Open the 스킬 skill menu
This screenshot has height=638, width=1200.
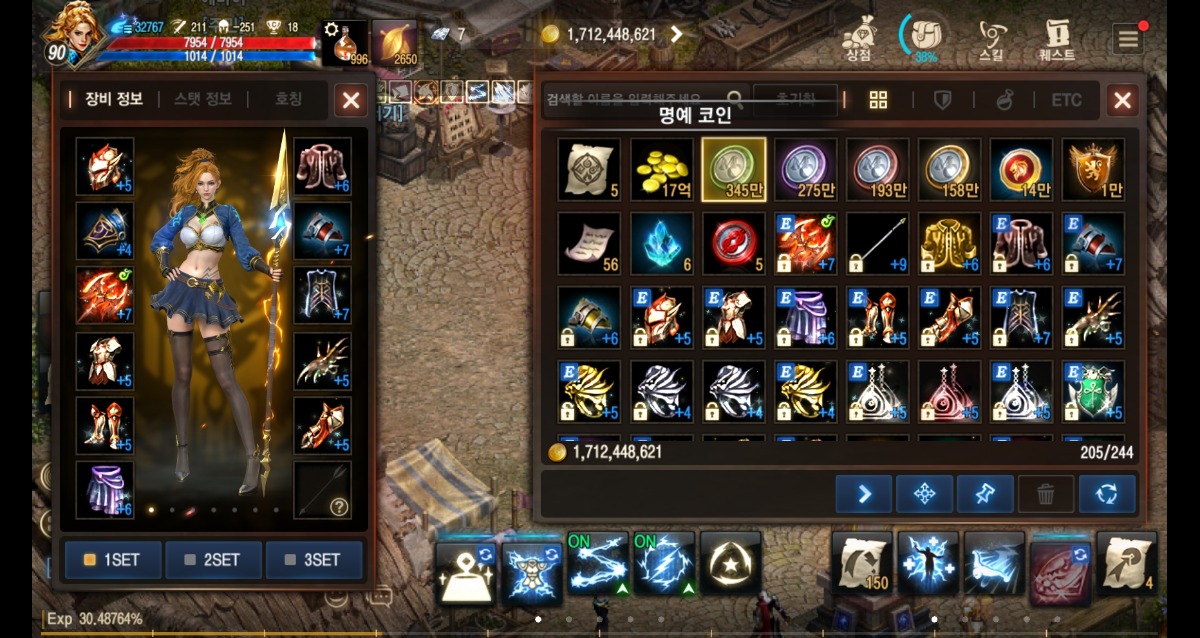[993, 40]
